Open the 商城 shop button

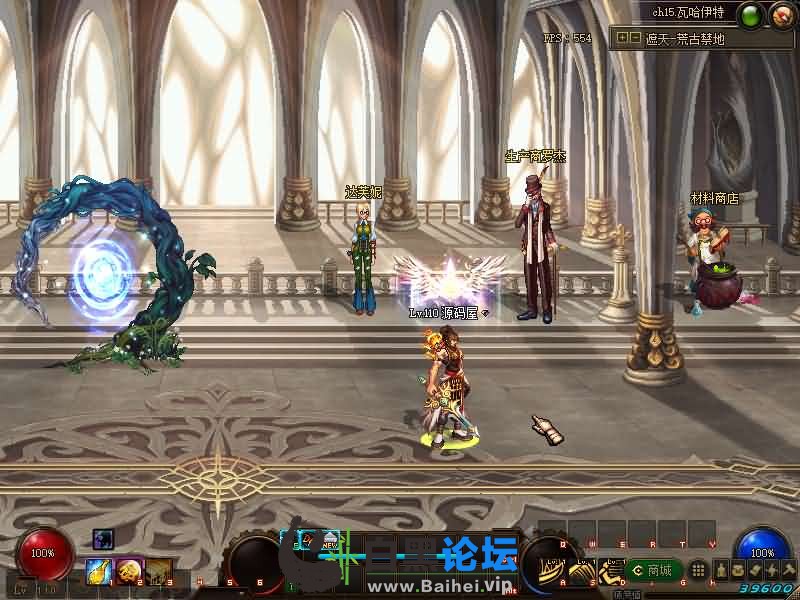point(653,570)
